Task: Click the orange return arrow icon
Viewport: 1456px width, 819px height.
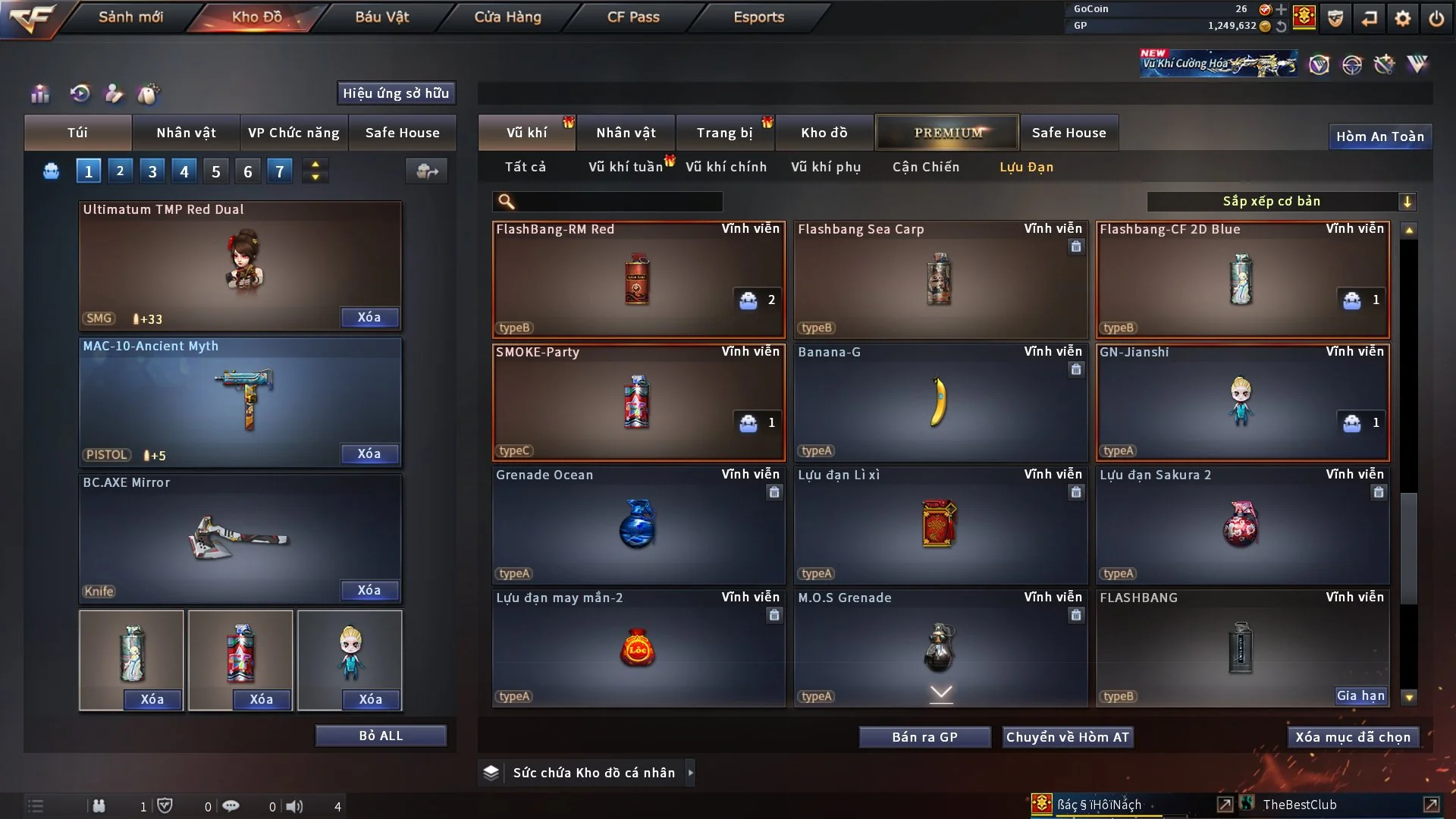Action: (1369, 19)
